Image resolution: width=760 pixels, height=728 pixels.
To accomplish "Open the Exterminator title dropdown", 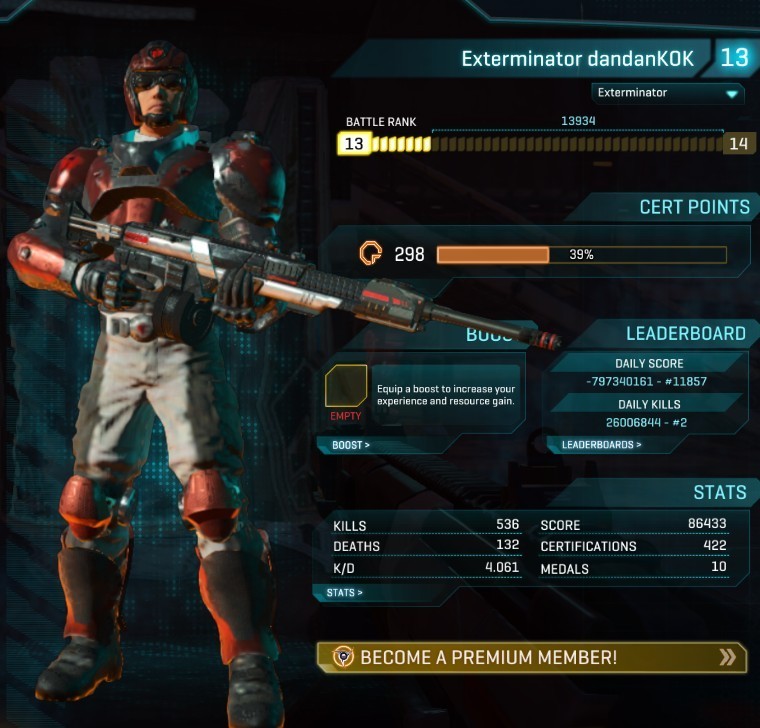I will click(667, 93).
